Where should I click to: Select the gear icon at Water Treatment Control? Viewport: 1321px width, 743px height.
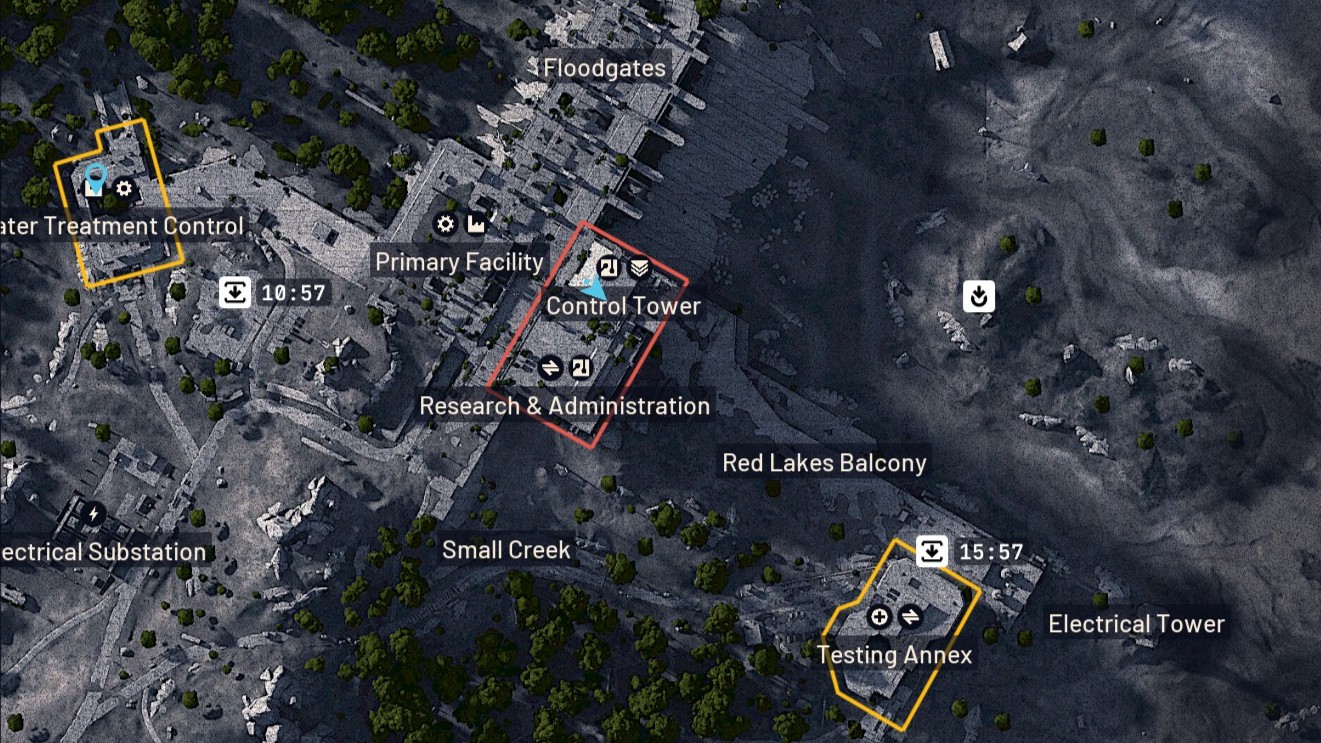tap(123, 190)
